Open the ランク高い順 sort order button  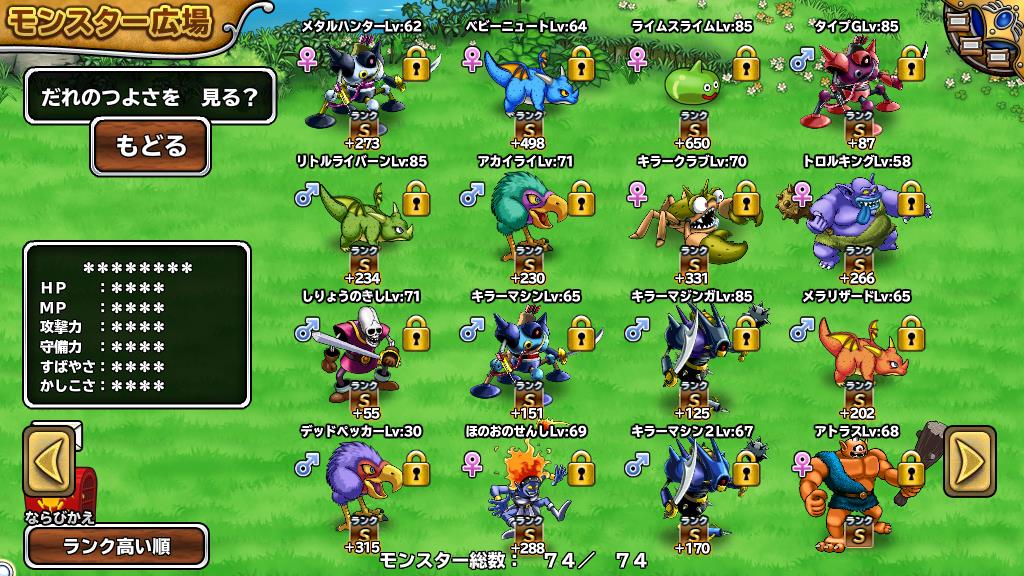point(117,546)
